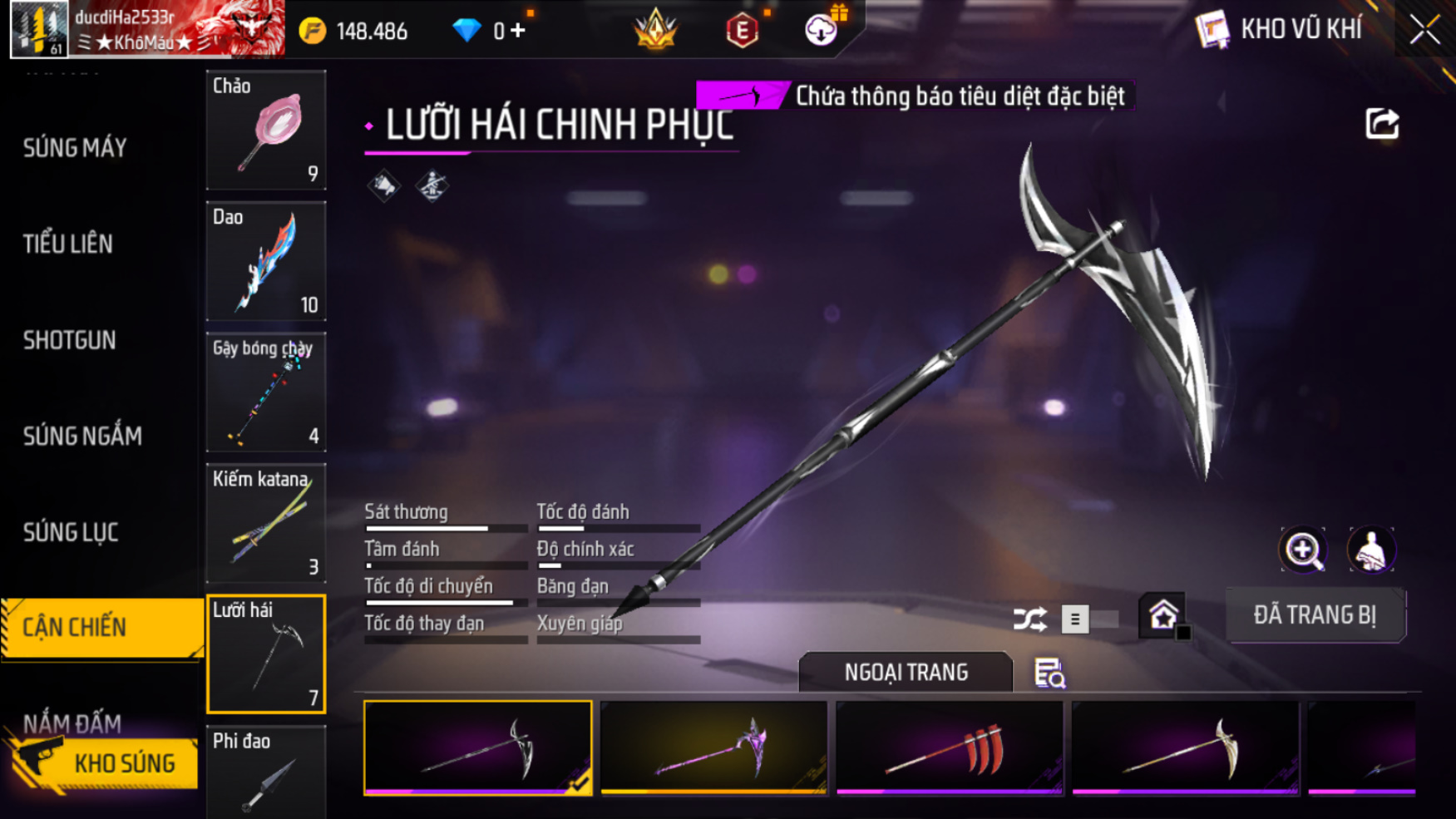Choose the SÚNG LỤC category
Screen dimensions: 1456x819
71,532
